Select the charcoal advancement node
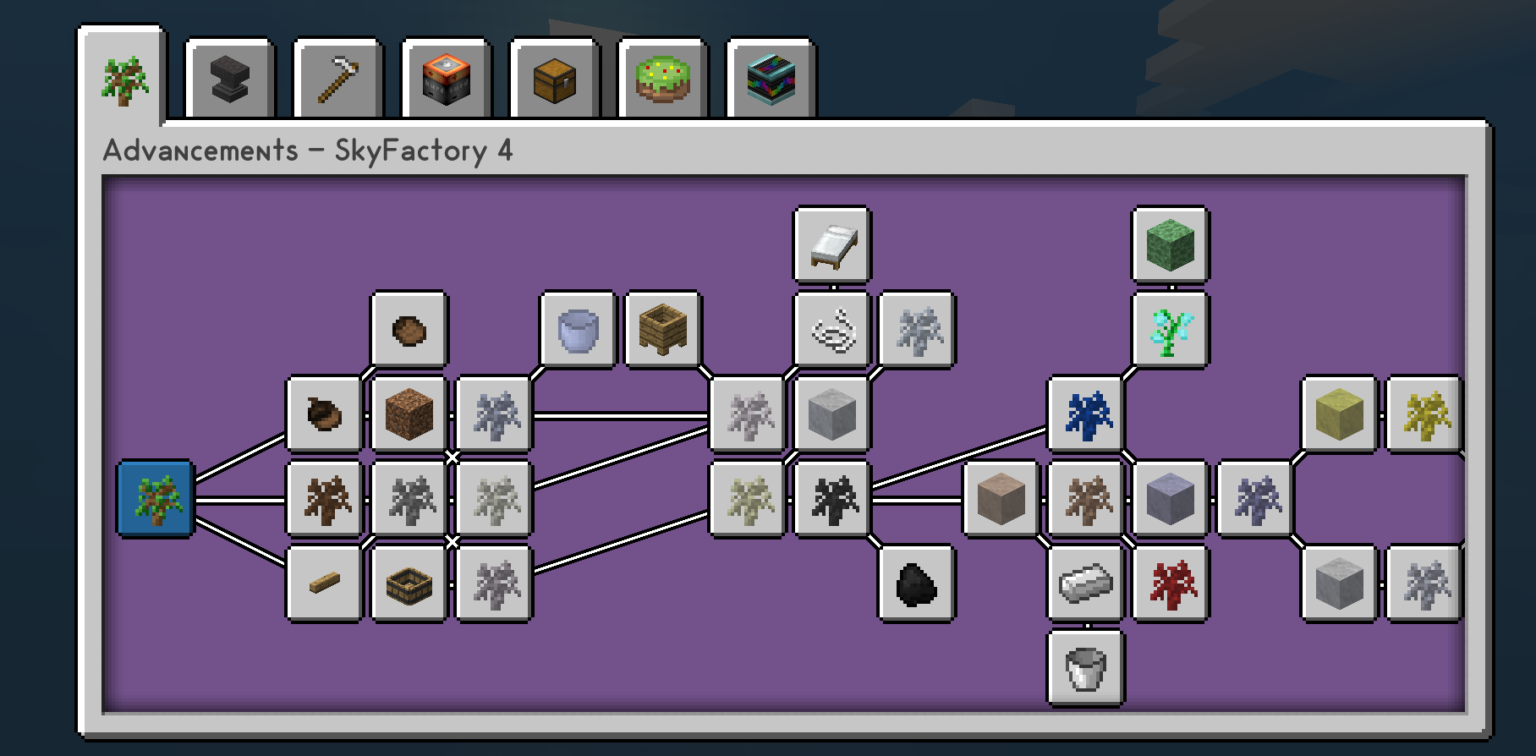1536x756 pixels. pyautogui.click(x=916, y=584)
